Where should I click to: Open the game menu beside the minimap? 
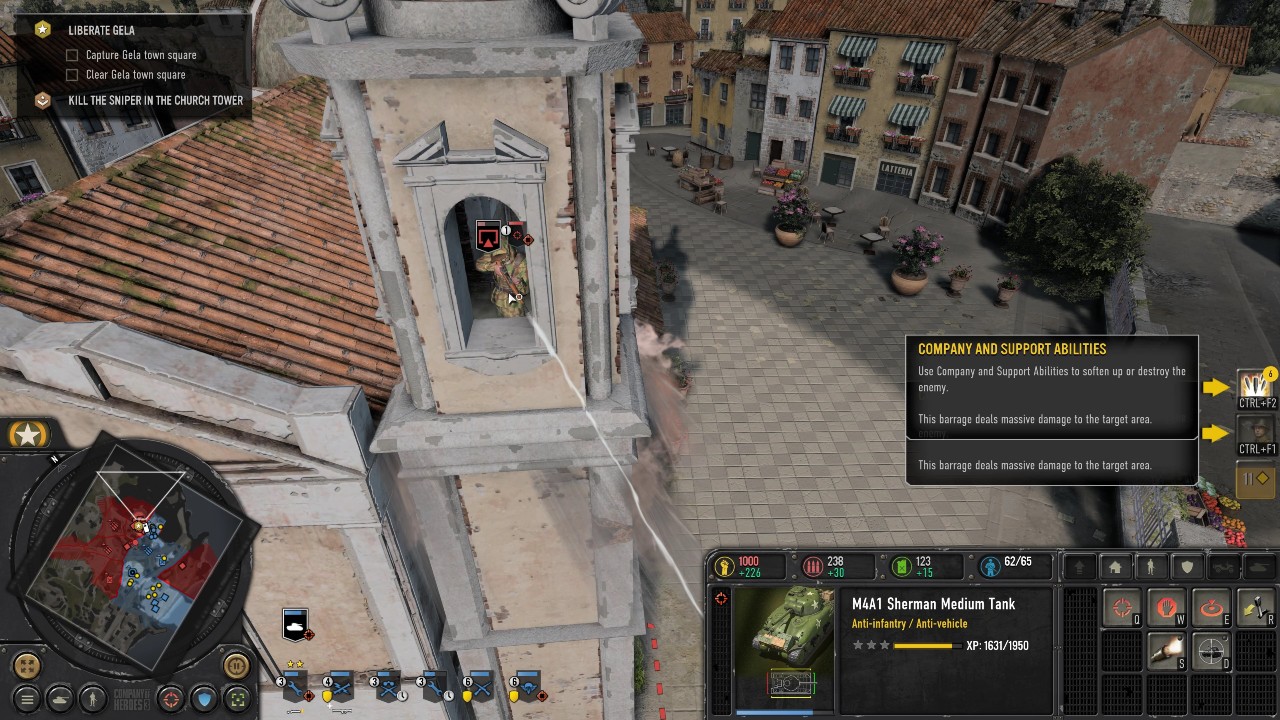(x=26, y=700)
